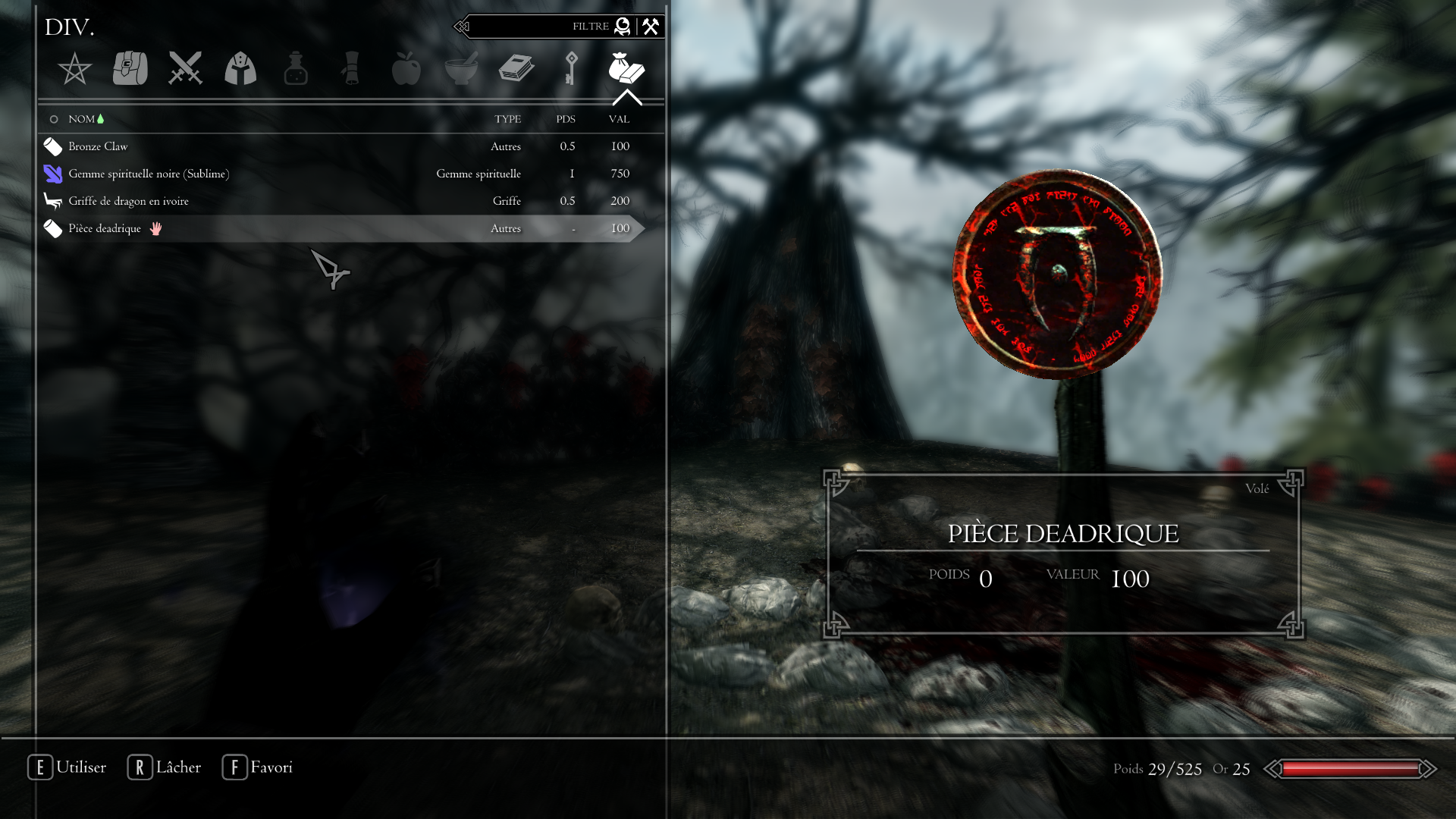
Task: Sort items by PDS weight column
Action: point(566,119)
